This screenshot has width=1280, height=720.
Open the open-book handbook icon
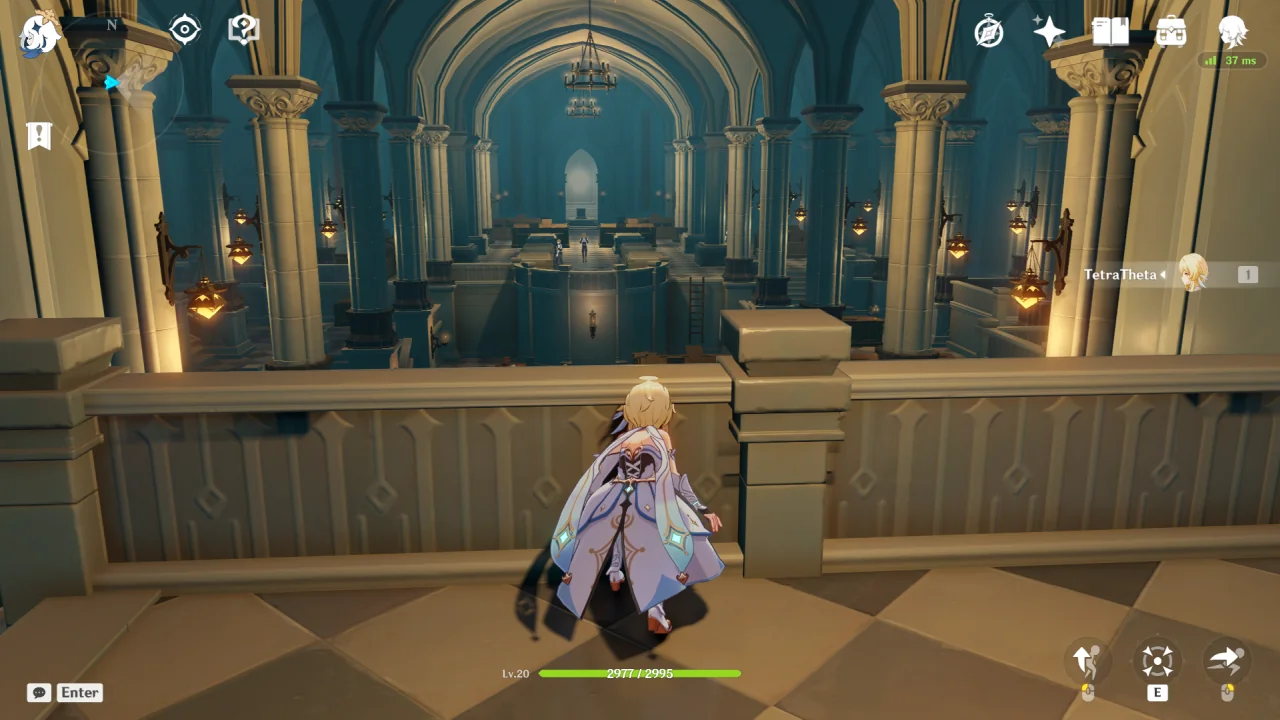coord(1110,32)
